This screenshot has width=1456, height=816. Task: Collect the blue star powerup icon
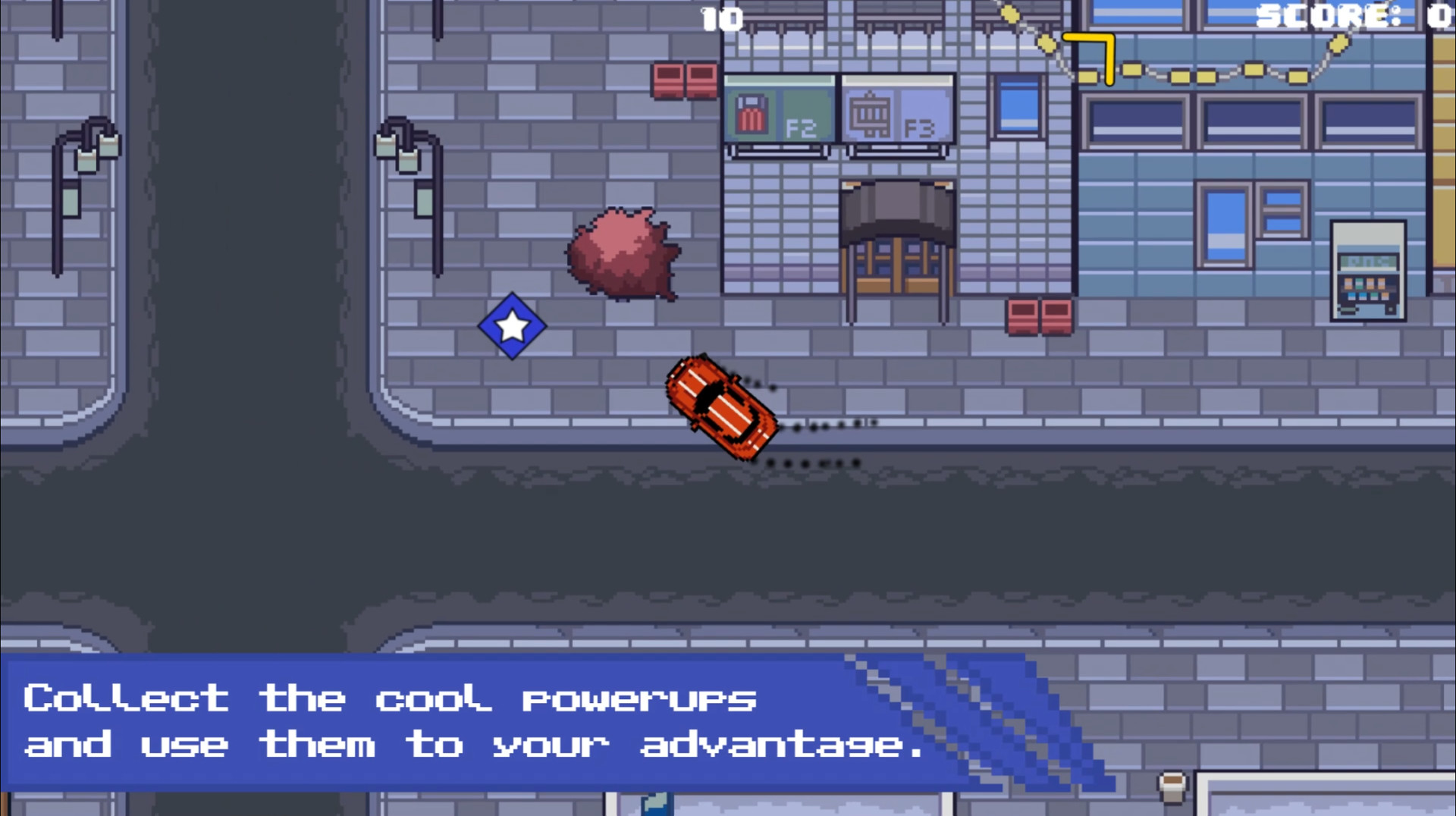click(512, 326)
